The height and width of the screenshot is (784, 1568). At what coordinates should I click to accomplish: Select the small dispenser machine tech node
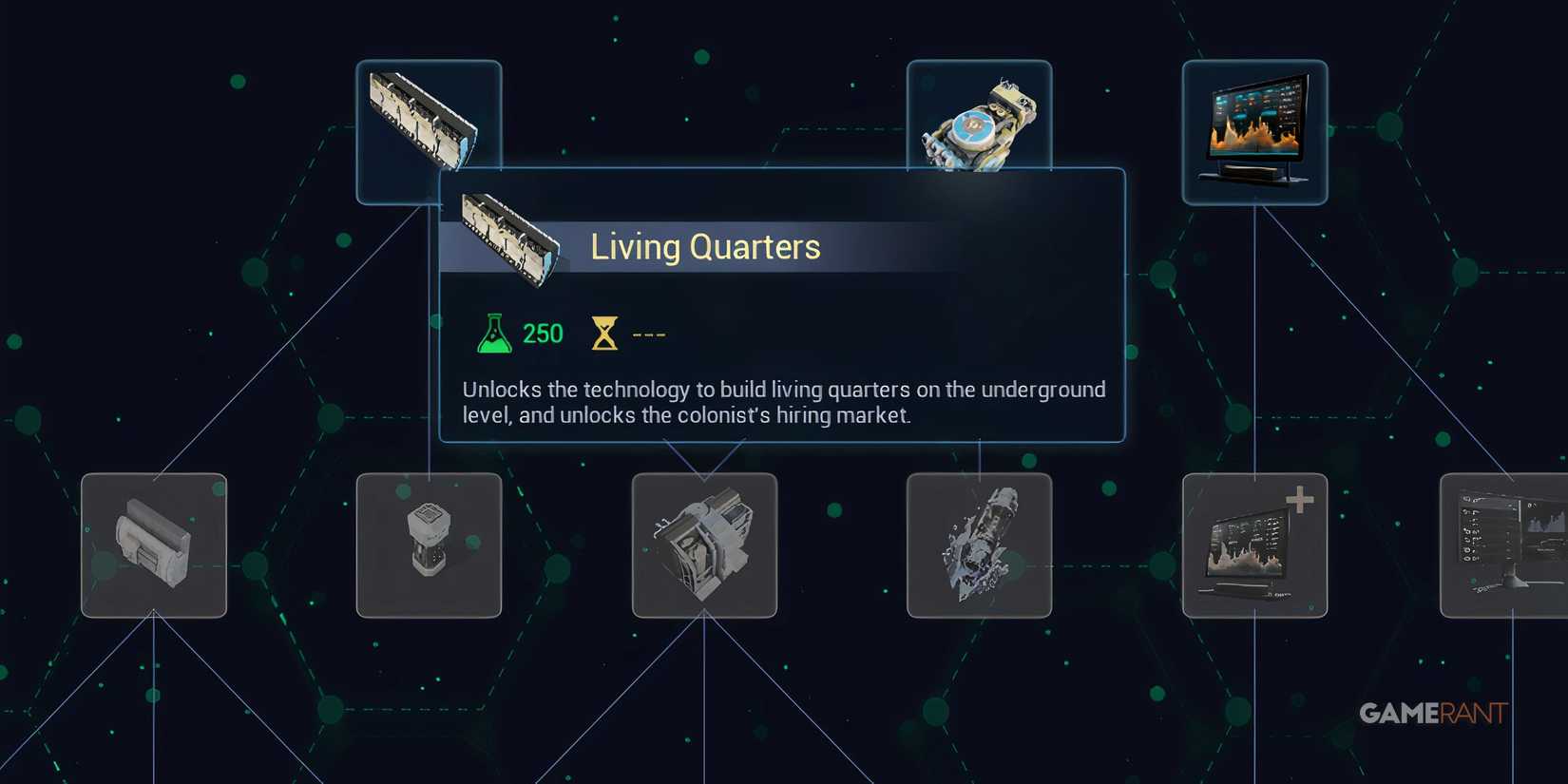(x=429, y=546)
